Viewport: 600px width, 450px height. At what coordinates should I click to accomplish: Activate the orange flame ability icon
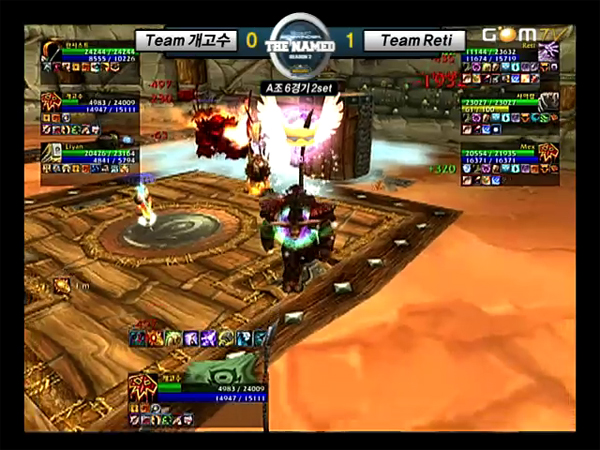[153, 338]
